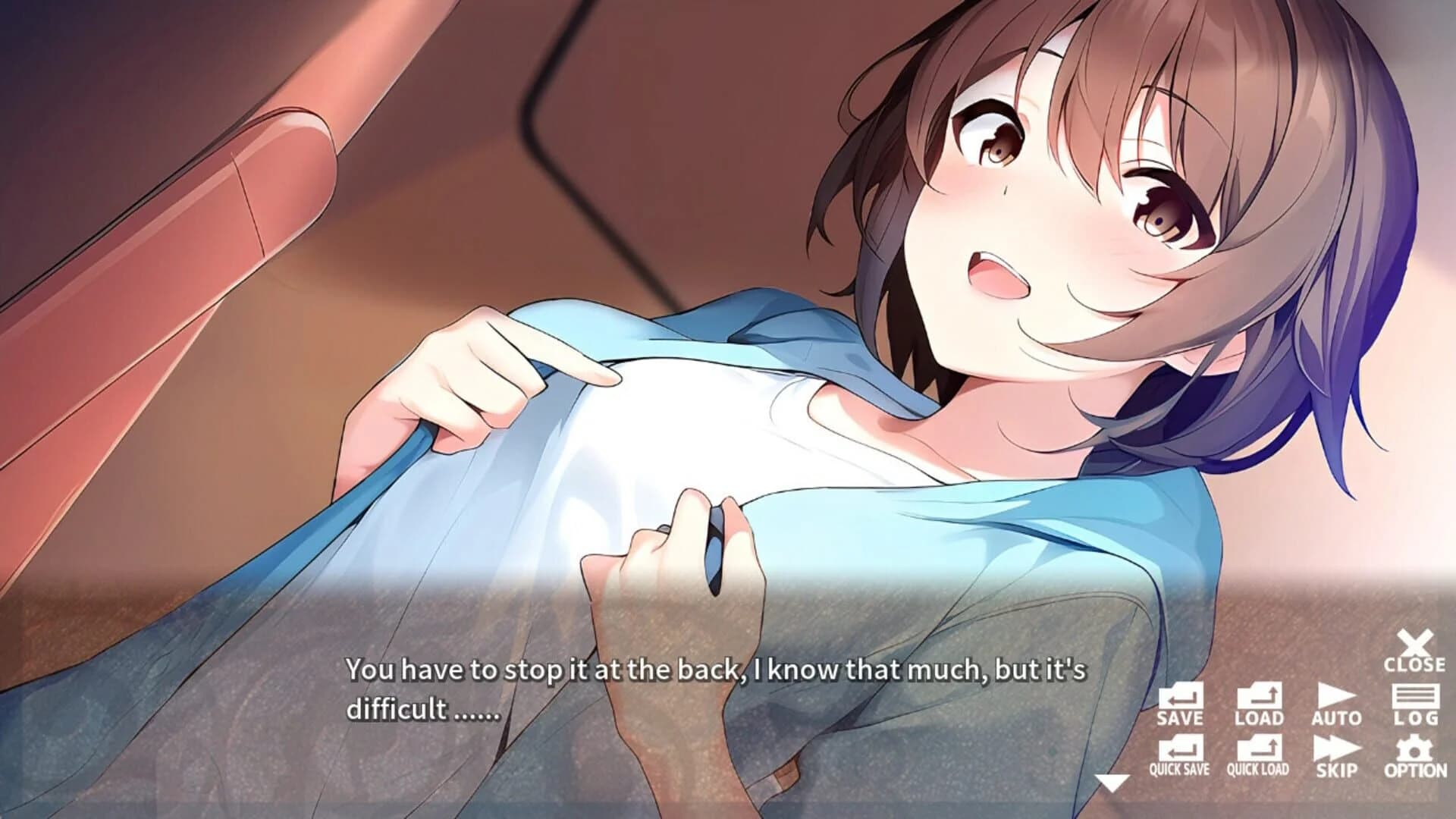This screenshot has height=819, width=1456.
Task: Click the folder icon above the SAVE label
Action: point(1181,696)
